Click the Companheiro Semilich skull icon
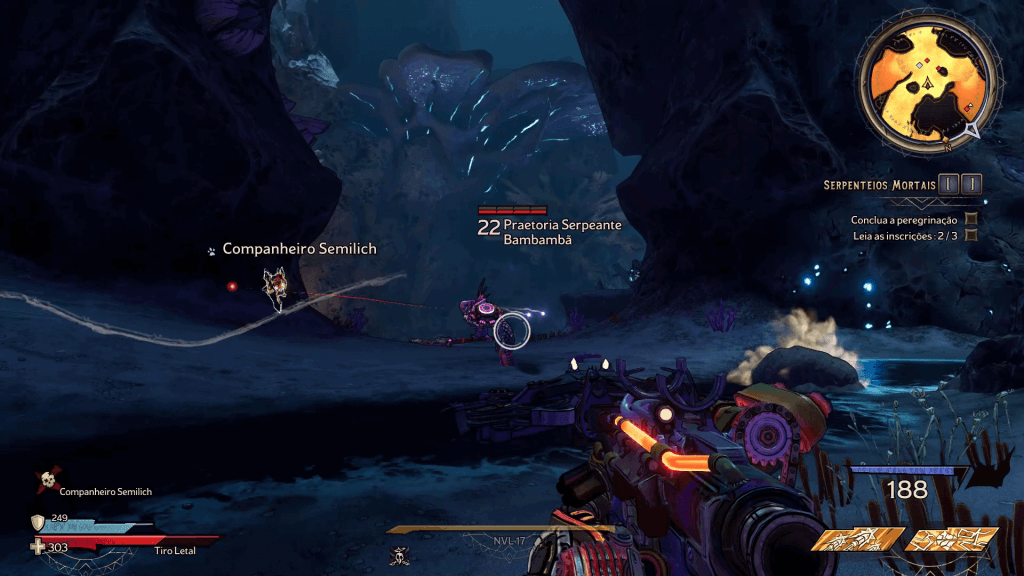Screen dimensions: 1024x576 point(46,483)
